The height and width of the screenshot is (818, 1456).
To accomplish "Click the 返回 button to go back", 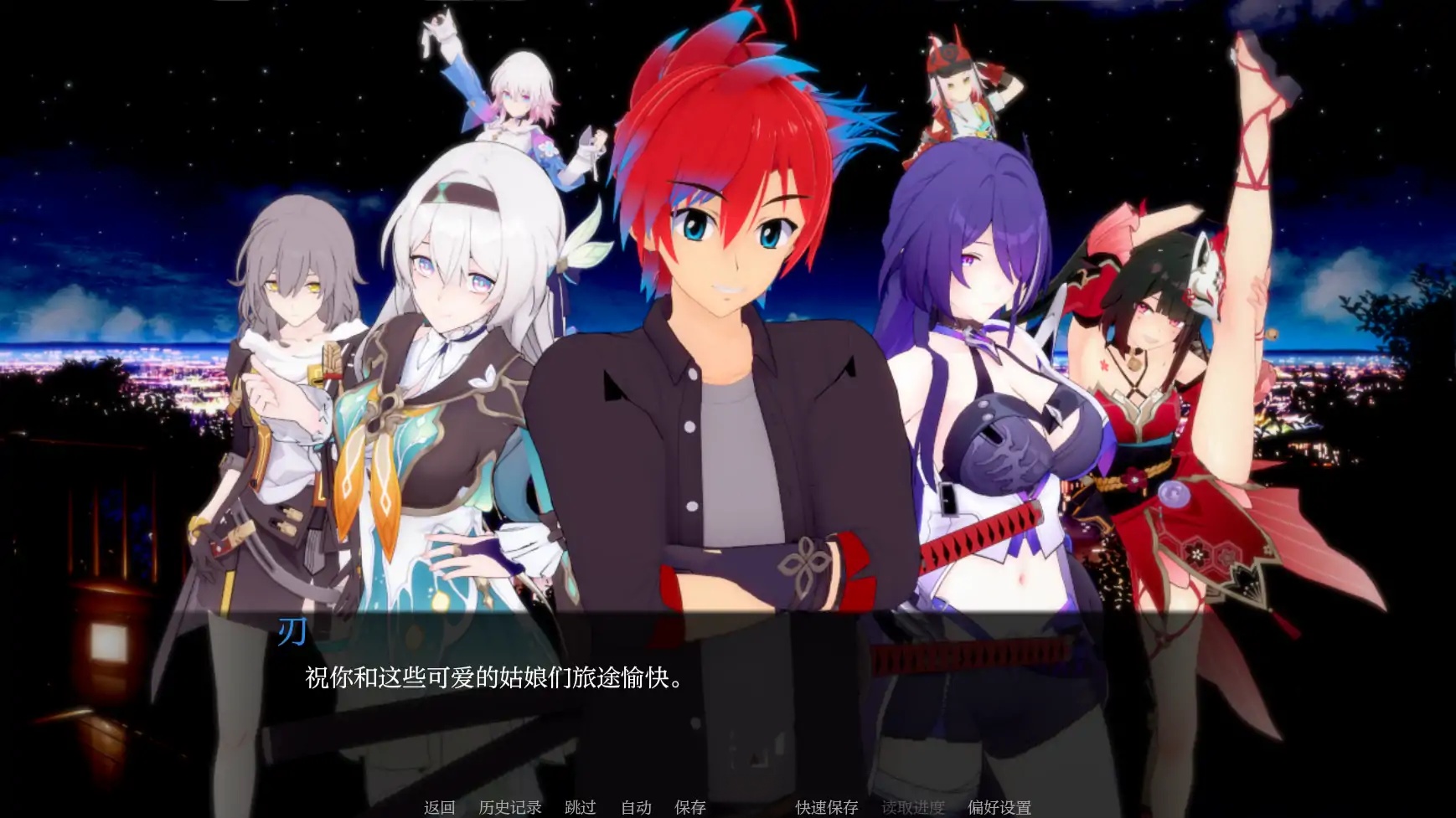I will 439,808.
